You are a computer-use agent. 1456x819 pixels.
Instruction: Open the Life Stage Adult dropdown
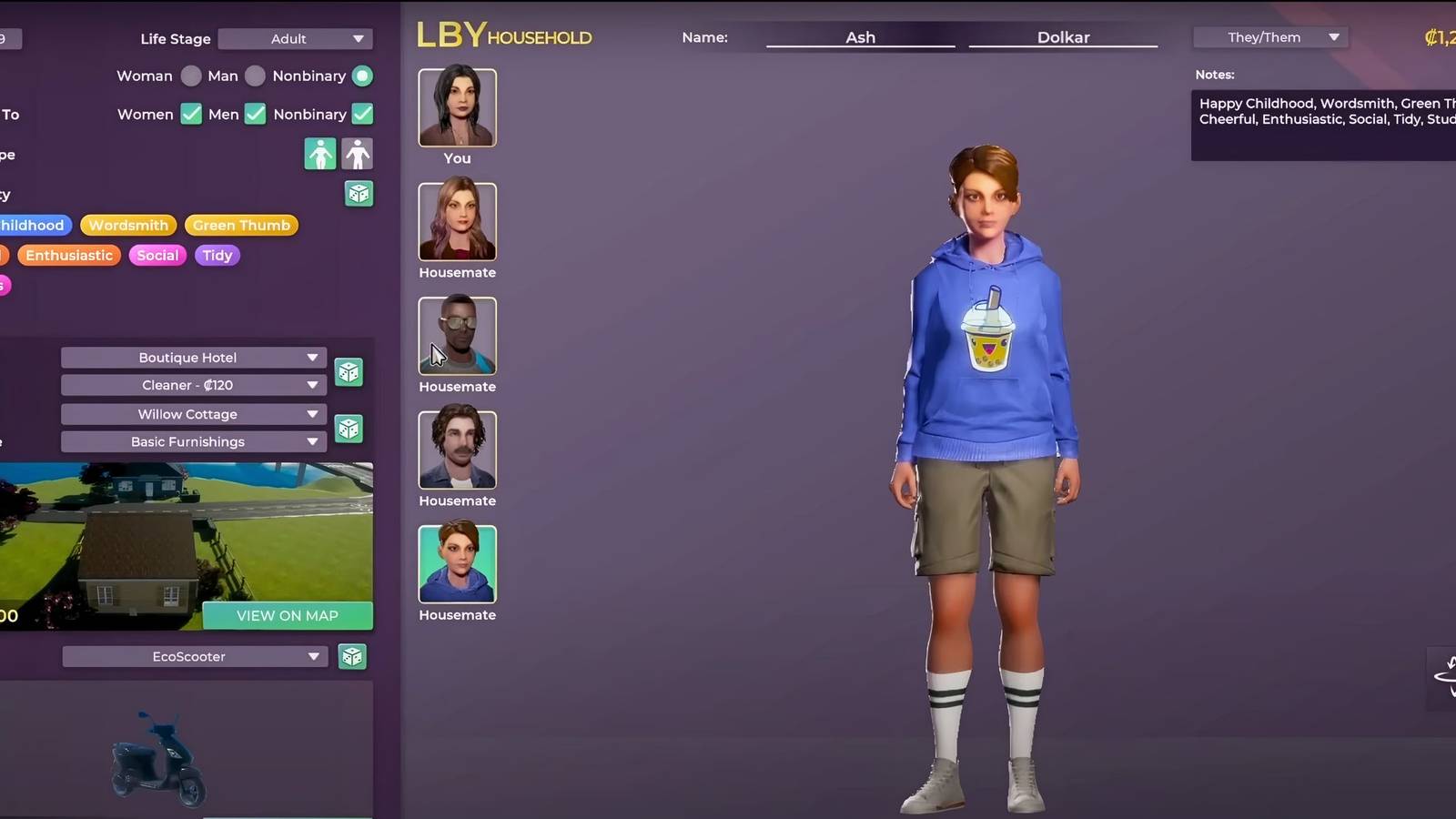(295, 39)
